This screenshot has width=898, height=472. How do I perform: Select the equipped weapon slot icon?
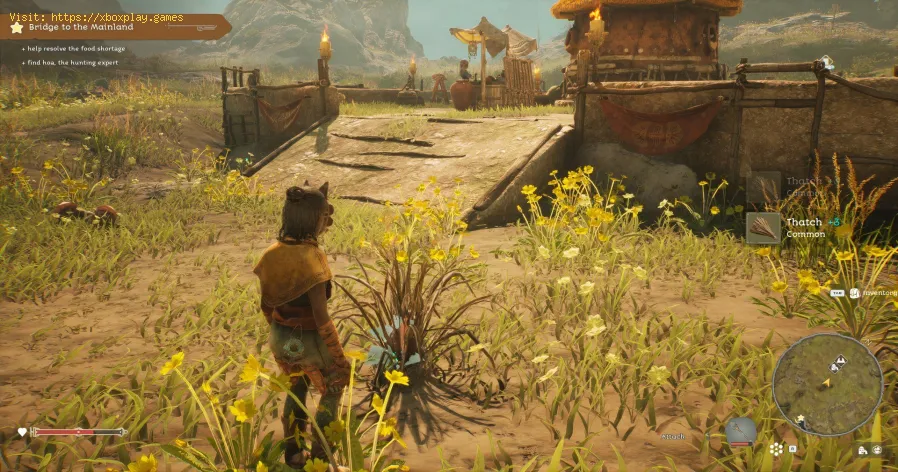point(740,433)
